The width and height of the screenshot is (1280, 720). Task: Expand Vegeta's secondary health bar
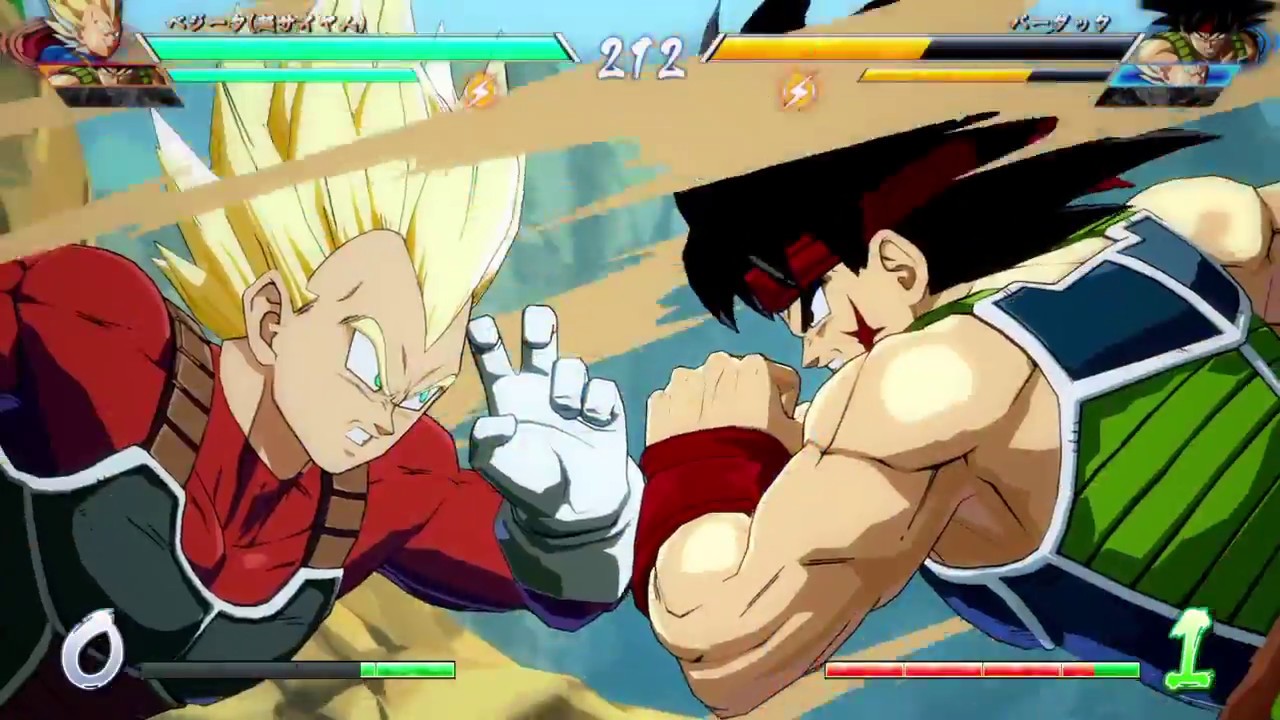[x=290, y=74]
